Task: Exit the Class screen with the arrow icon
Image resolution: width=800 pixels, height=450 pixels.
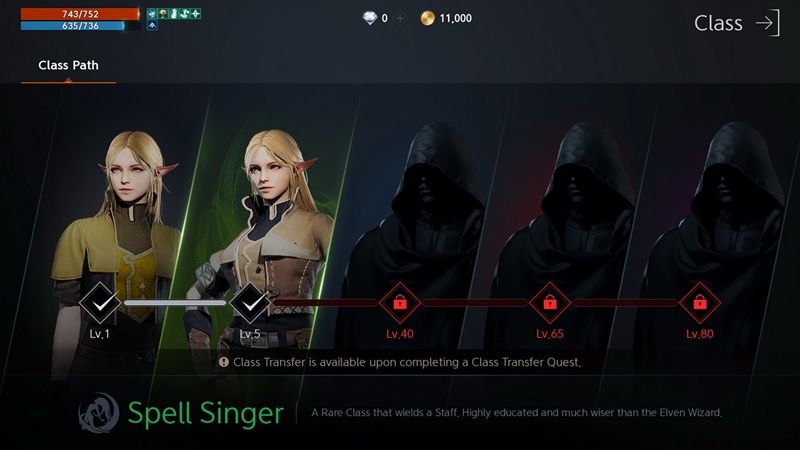Action: pyautogui.click(x=767, y=23)
